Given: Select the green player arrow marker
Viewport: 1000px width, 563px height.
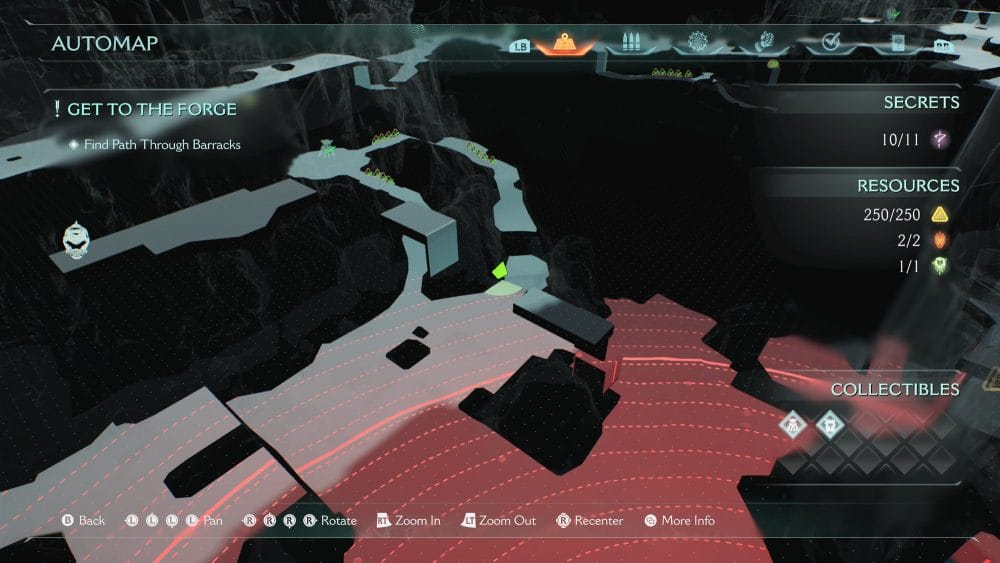Looking at the screenshot, I should [x=499, y=270].
